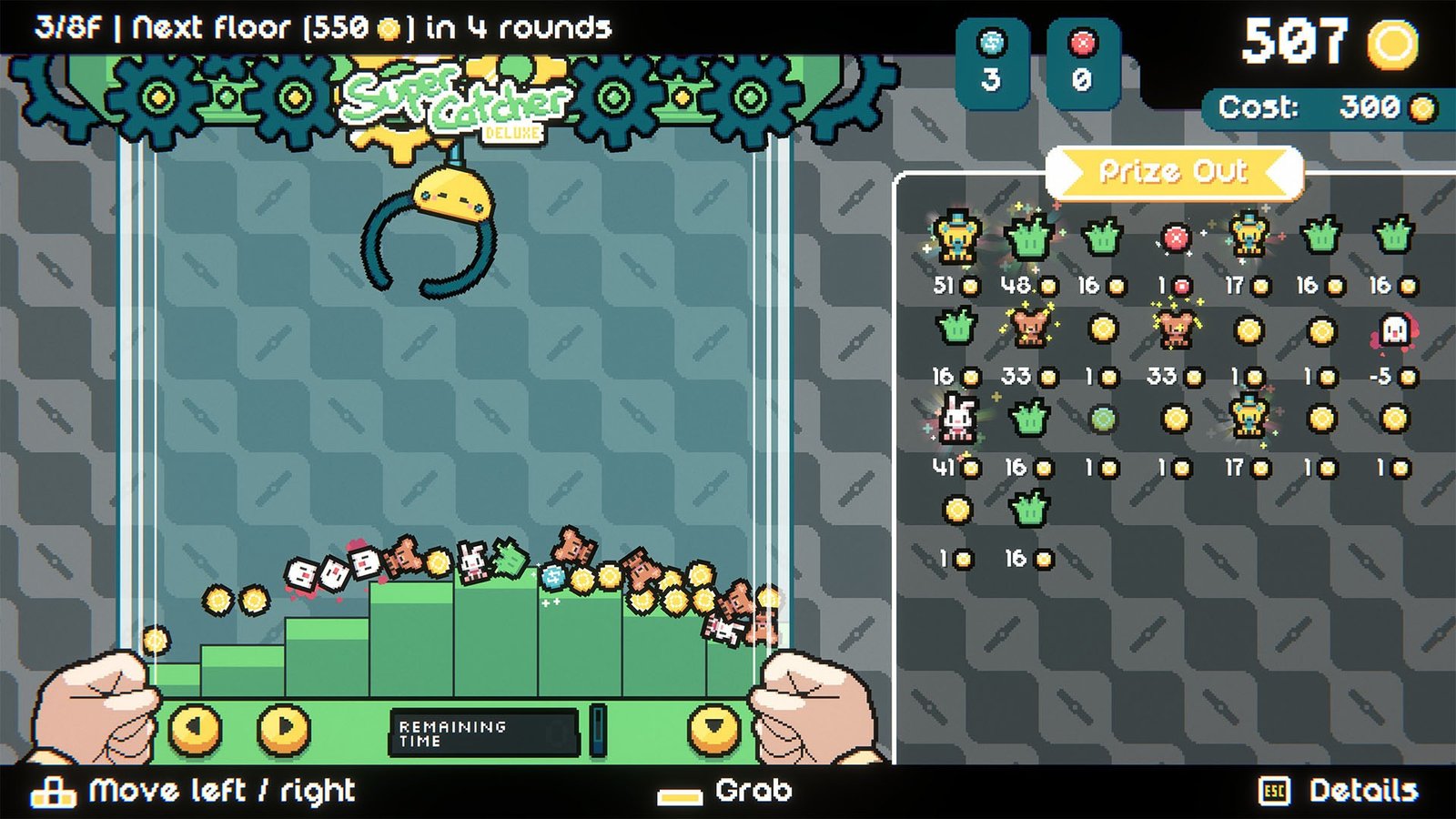Select the white rabbit prize worth 41

click(x=956, y=420)
